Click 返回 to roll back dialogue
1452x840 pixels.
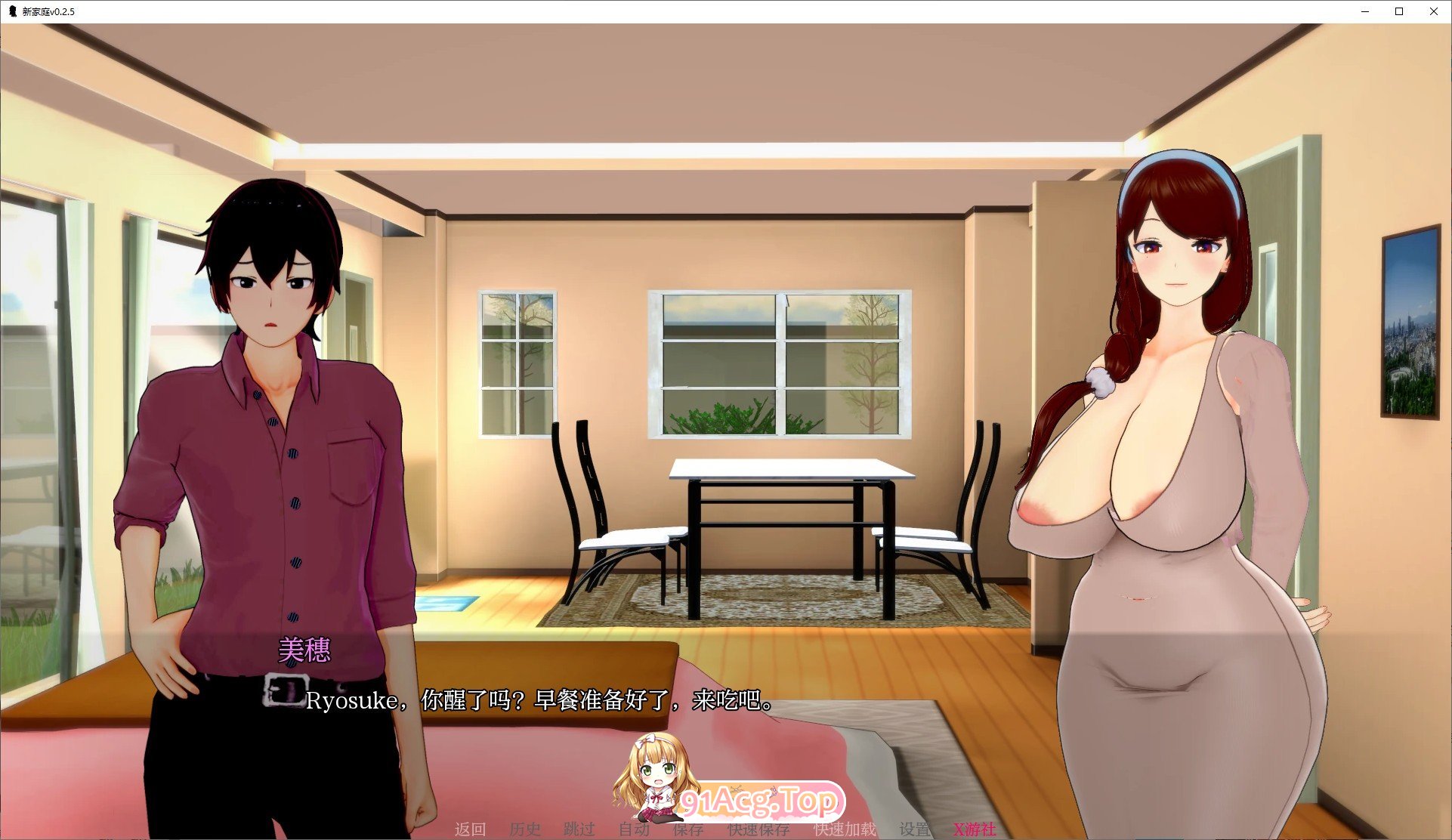tap(471, 829)
